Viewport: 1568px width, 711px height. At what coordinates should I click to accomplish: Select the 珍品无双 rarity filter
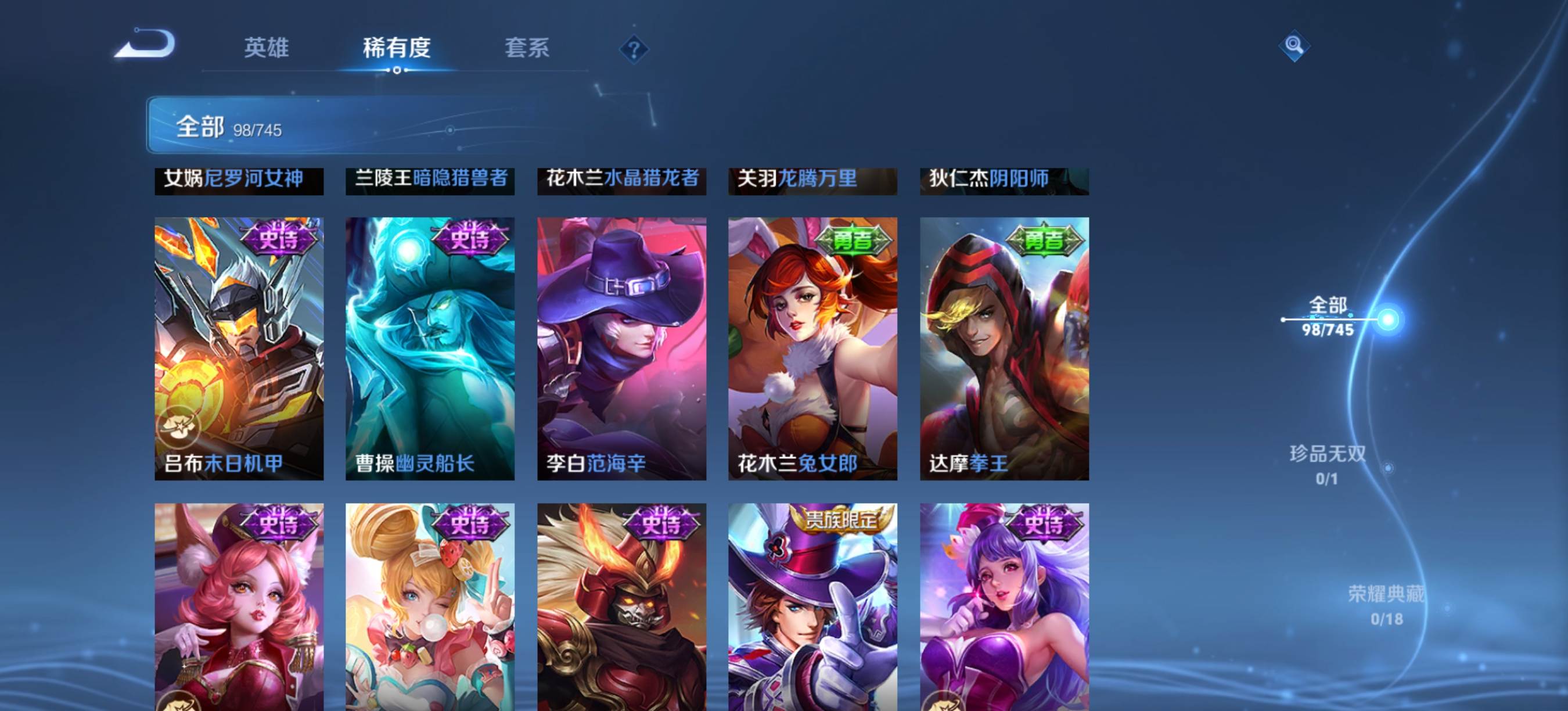[x=1328, y=465]
